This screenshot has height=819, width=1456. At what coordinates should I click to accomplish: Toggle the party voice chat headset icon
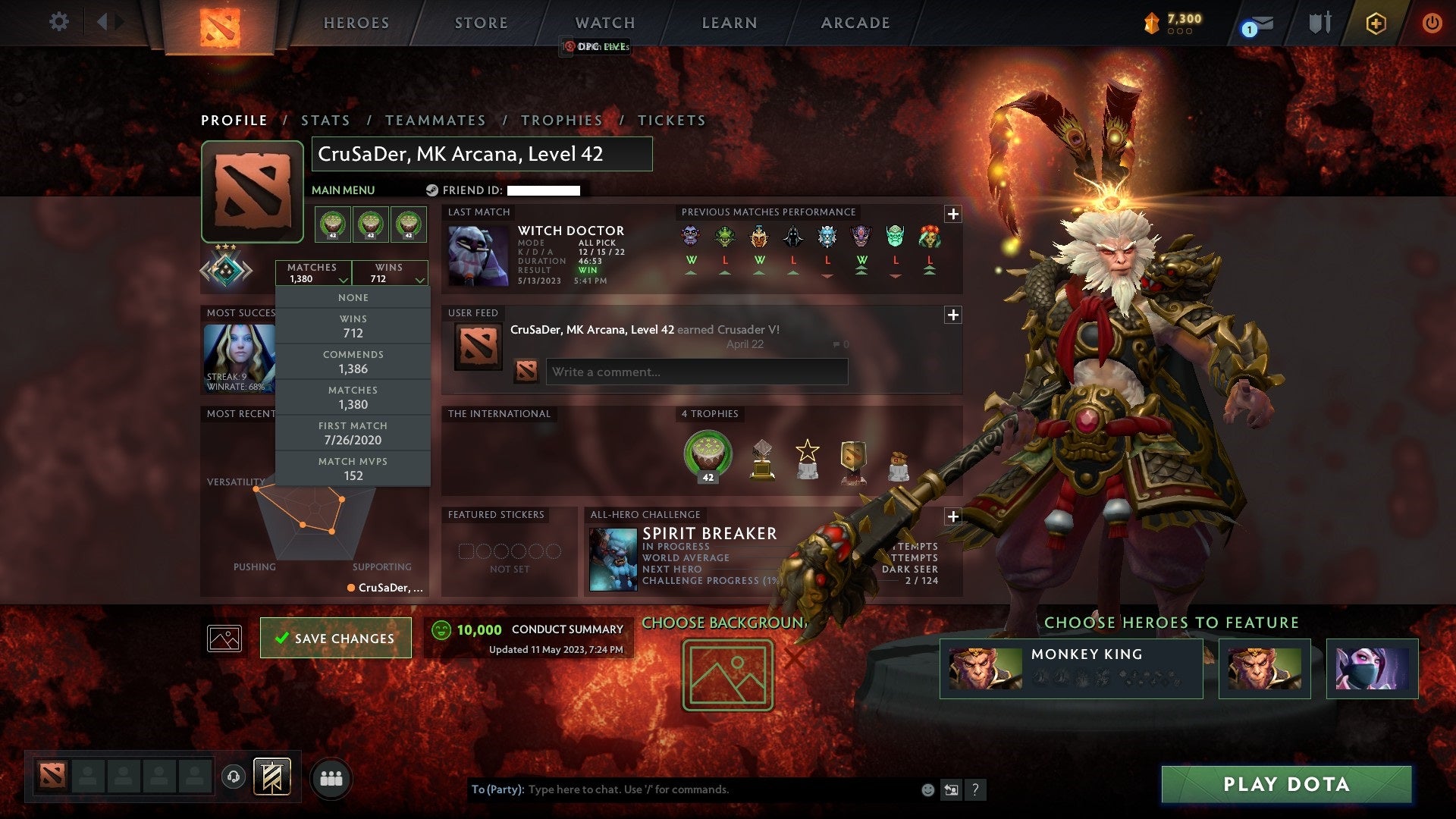click(x=232, y=775)
